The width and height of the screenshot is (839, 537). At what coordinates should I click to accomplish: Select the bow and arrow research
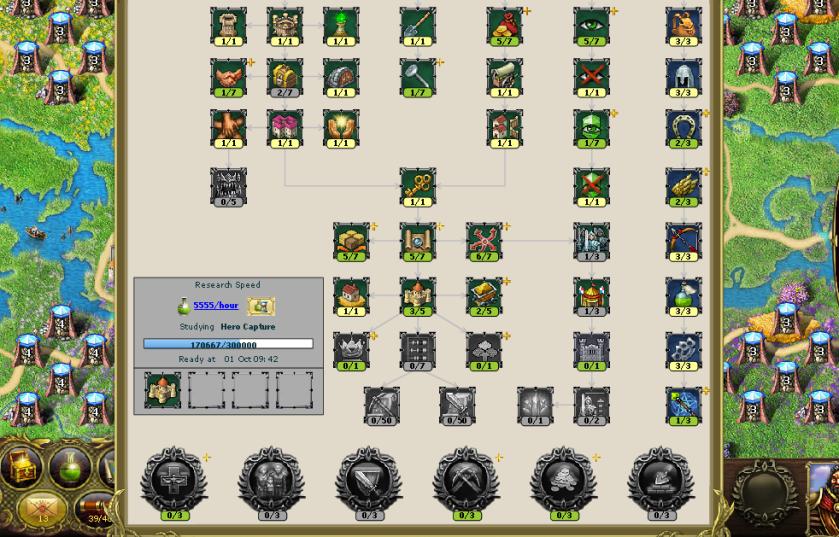coord(683,240)
